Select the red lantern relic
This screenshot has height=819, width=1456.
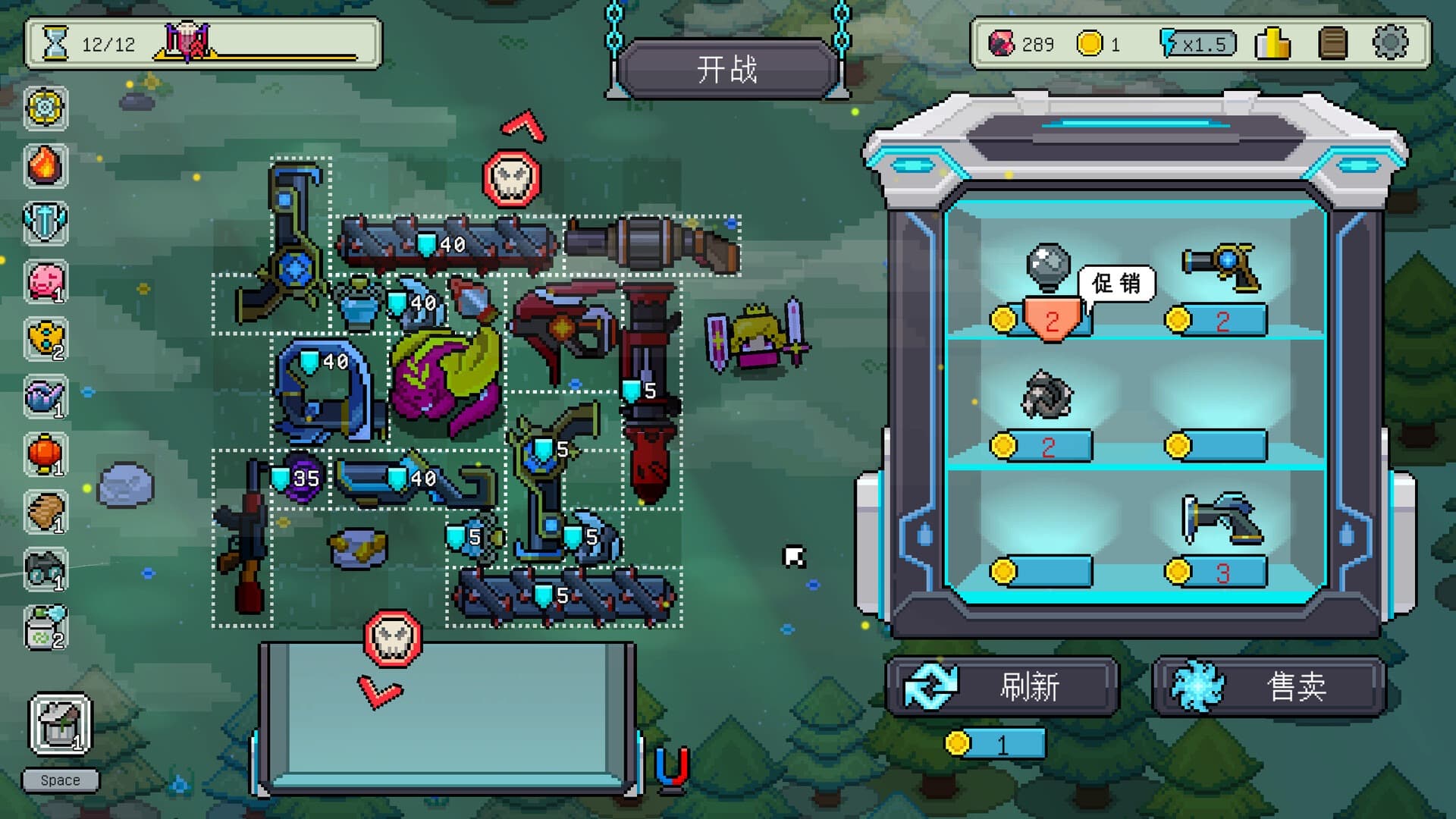tap(45, 455)
